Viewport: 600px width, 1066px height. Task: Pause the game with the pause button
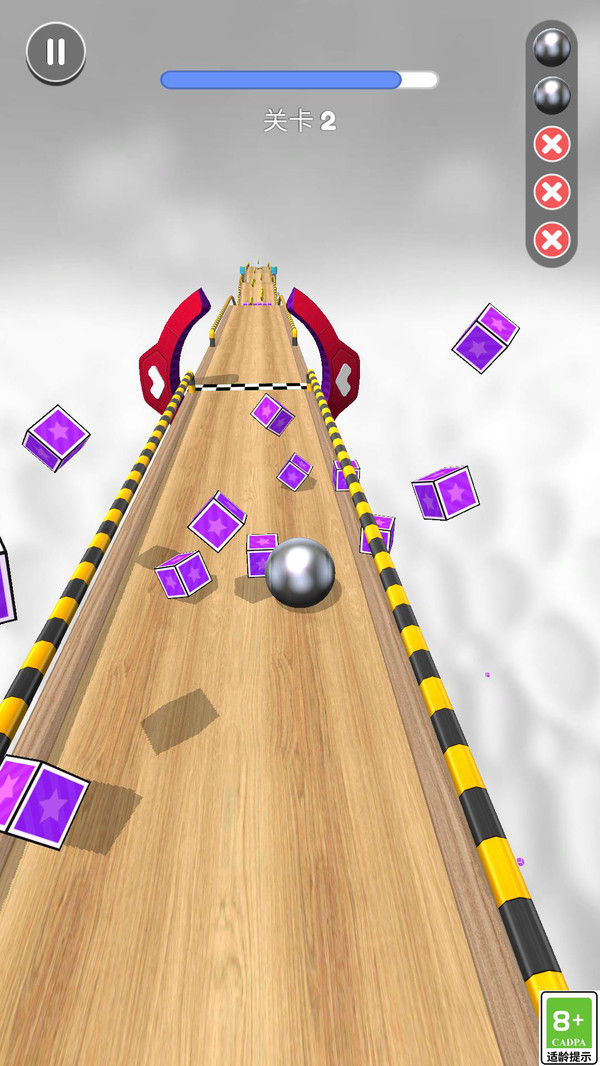coord(56,52)
